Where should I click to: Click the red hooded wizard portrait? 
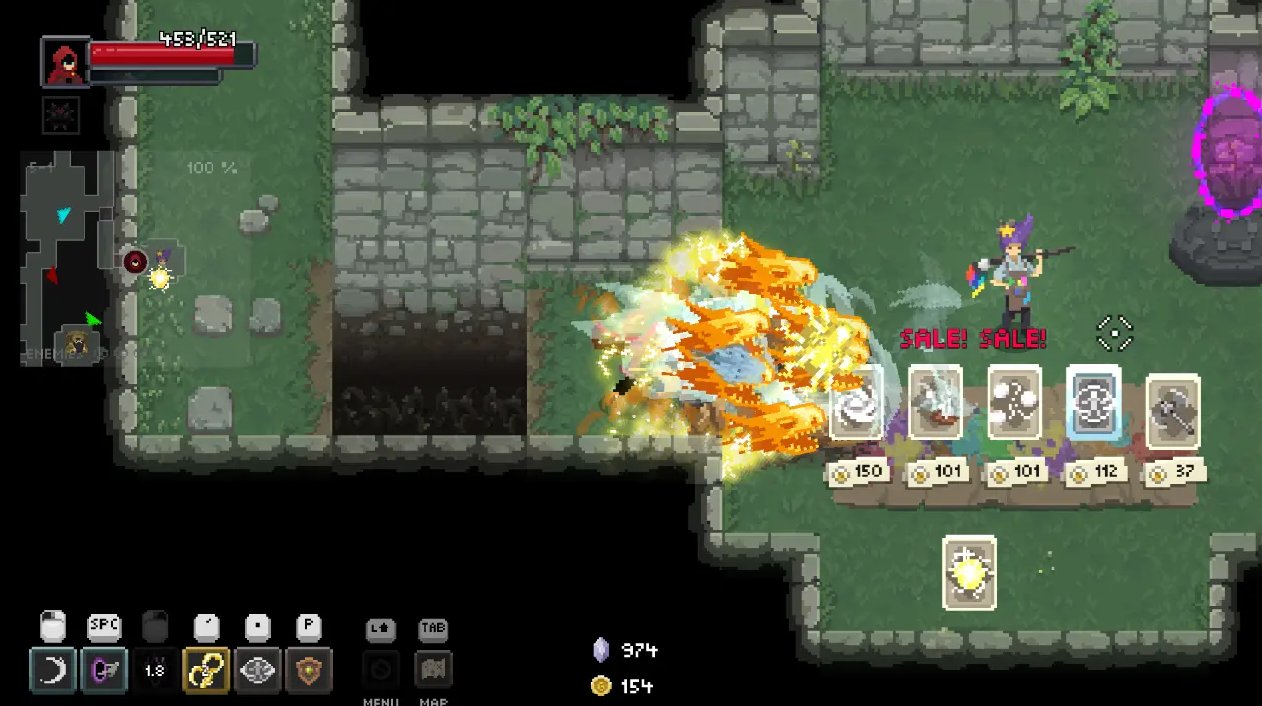point(66,62)
